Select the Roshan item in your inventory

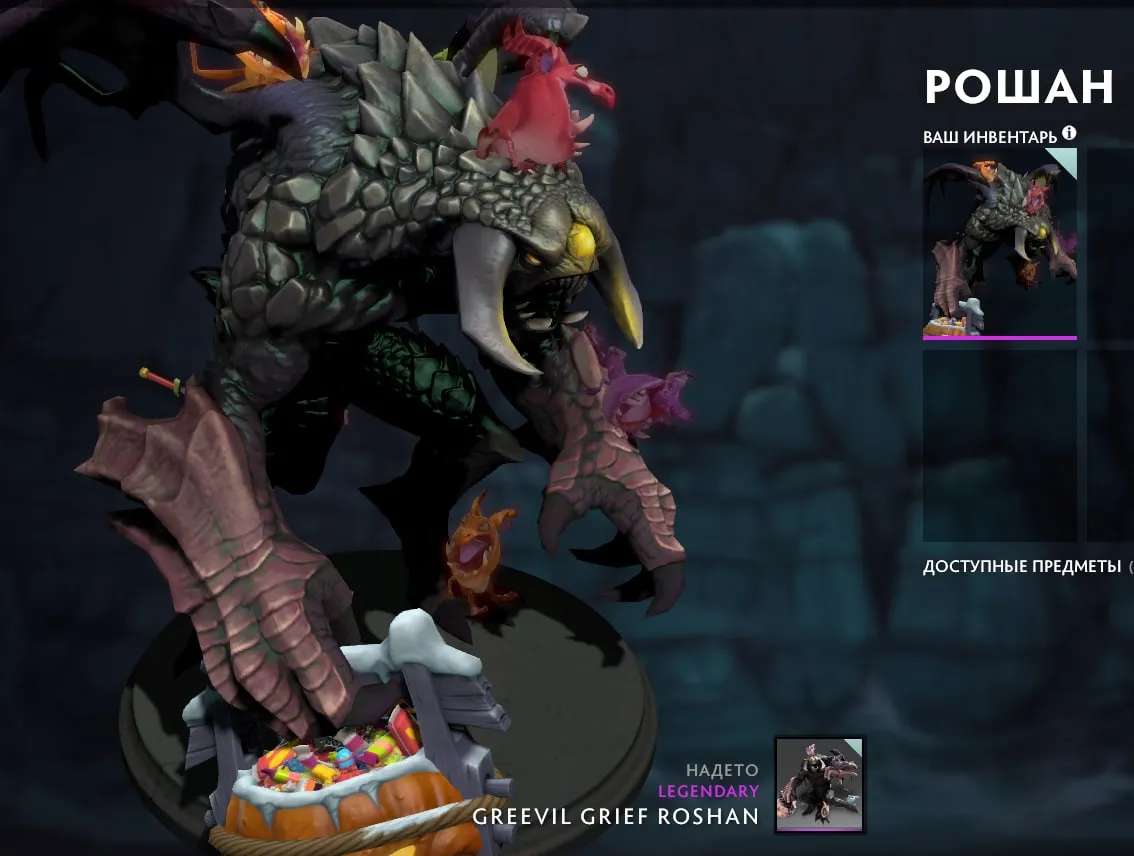[999, 244]
